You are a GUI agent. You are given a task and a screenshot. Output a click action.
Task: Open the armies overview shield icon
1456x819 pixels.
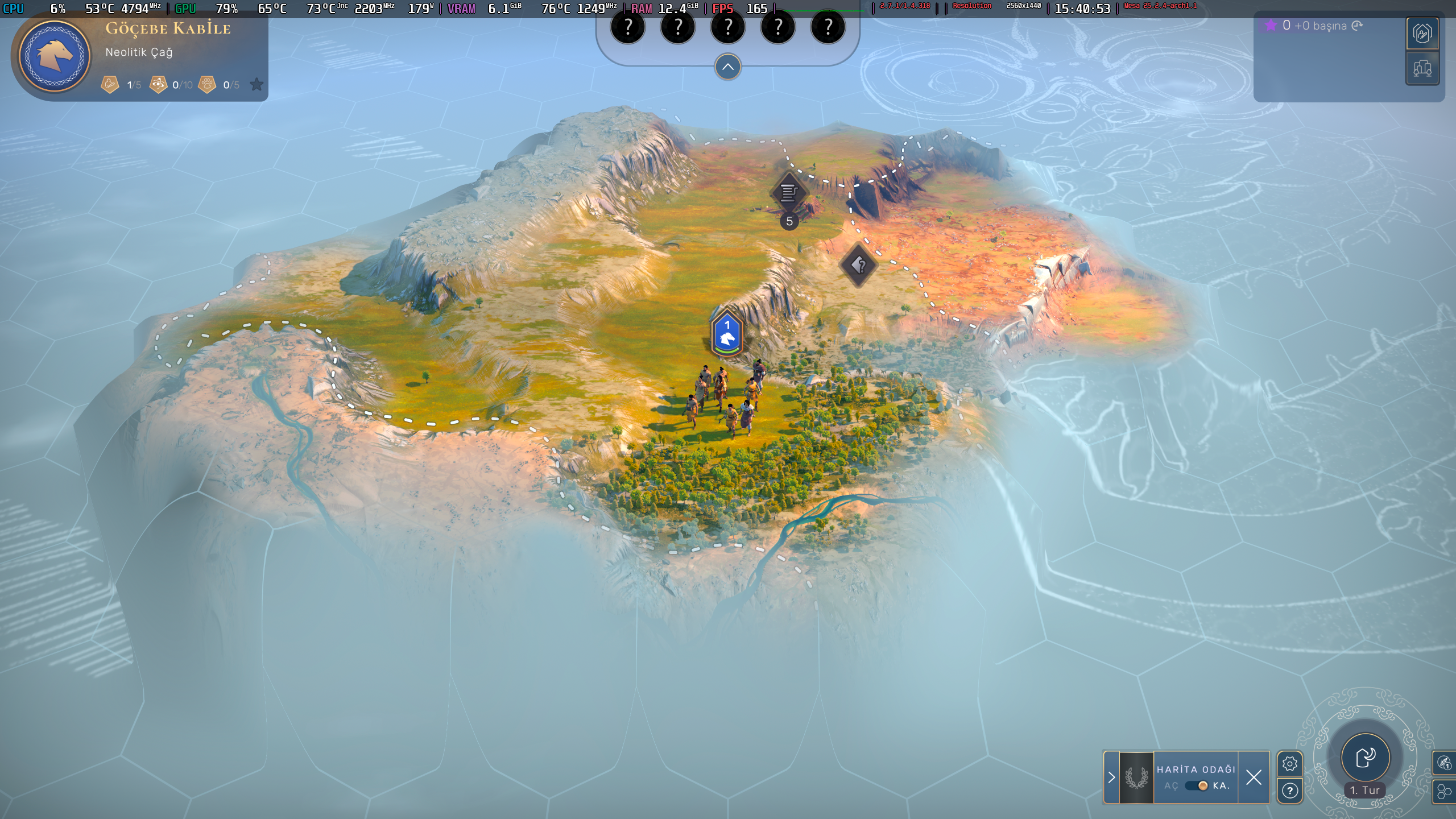[x=1422, y=34]
